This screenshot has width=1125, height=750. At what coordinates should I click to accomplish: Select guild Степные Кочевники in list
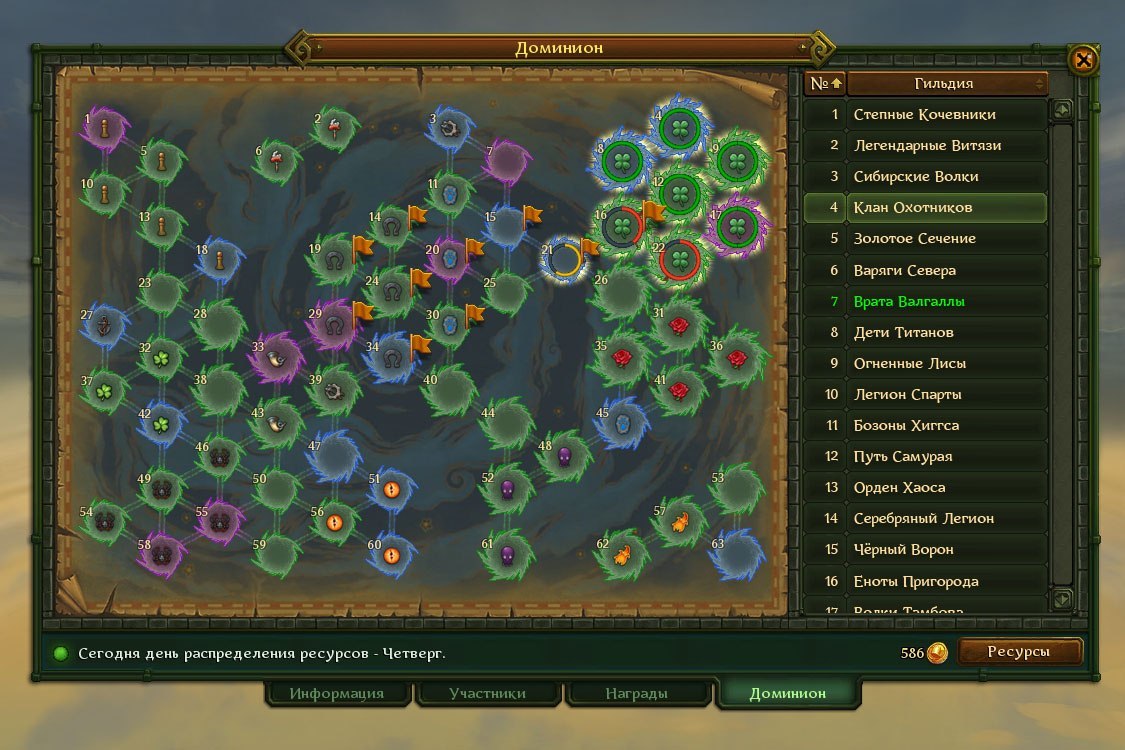coord(925,114)
